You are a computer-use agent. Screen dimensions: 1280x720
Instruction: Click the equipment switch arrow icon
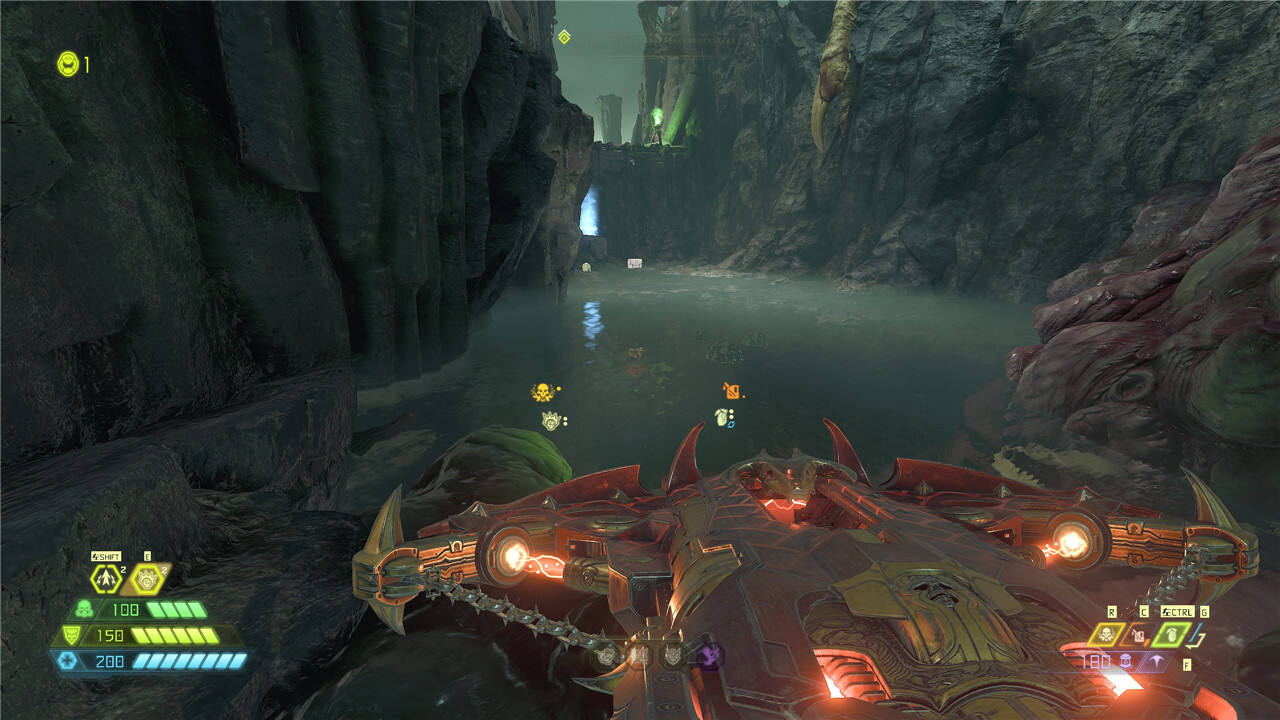(1198, 637)
